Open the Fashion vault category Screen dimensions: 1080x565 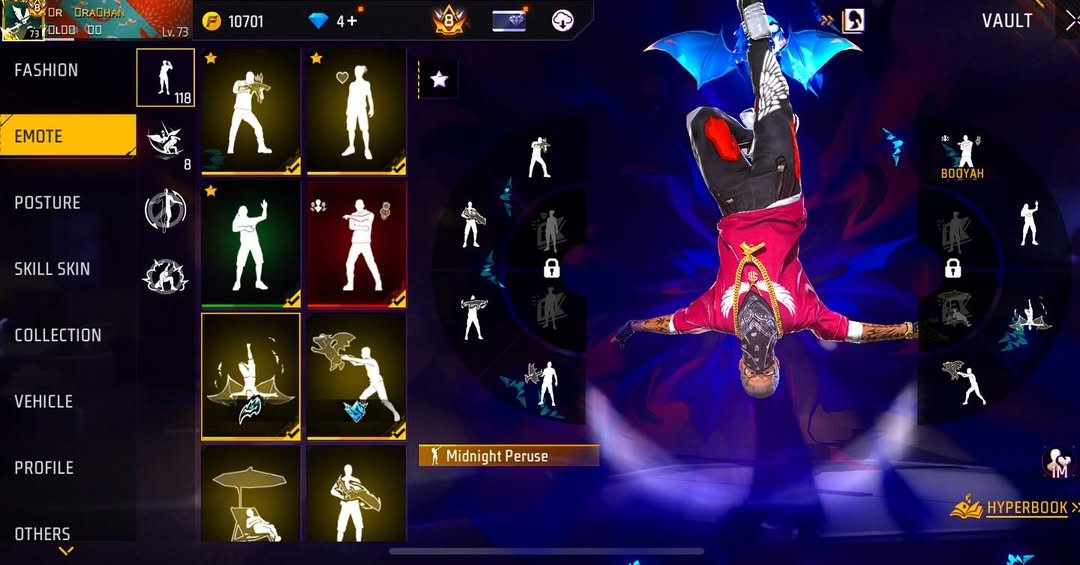tap(47, 70)
